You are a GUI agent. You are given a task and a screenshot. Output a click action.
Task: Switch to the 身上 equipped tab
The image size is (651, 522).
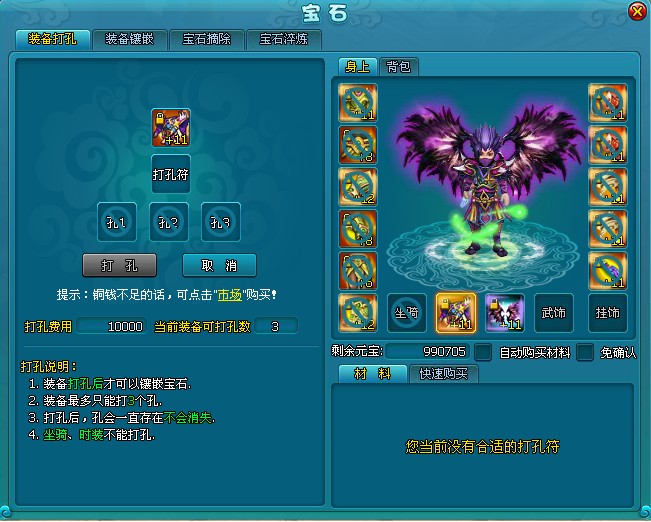pos(357,67)
